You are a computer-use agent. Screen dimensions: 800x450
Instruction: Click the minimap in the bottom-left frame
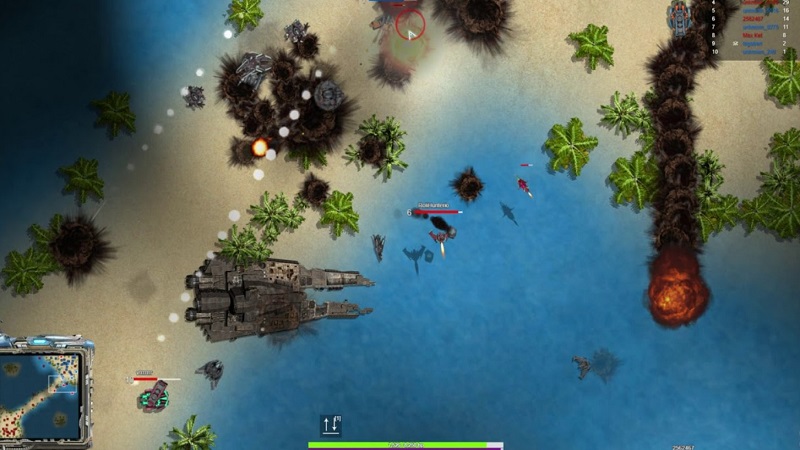[43, 394]
